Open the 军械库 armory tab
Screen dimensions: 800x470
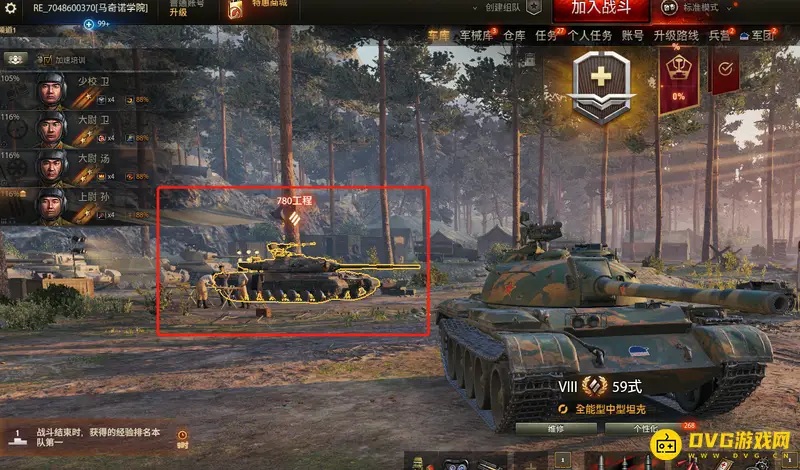475,35
